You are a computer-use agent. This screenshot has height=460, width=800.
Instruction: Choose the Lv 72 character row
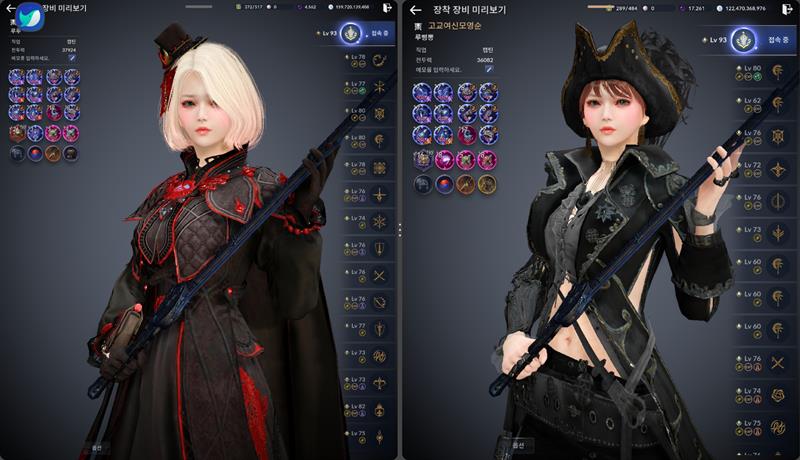click(x=764, y=167)
